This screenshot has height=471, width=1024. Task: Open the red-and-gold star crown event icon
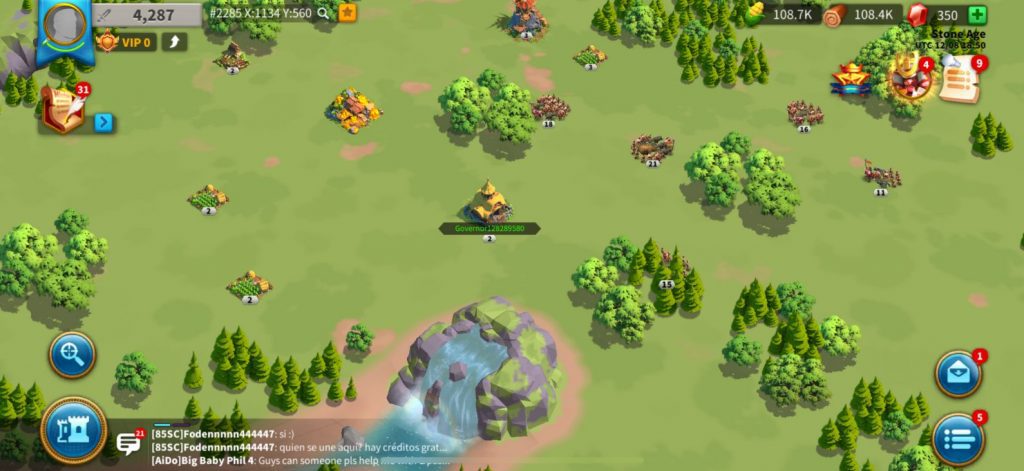tap(850, 80)
